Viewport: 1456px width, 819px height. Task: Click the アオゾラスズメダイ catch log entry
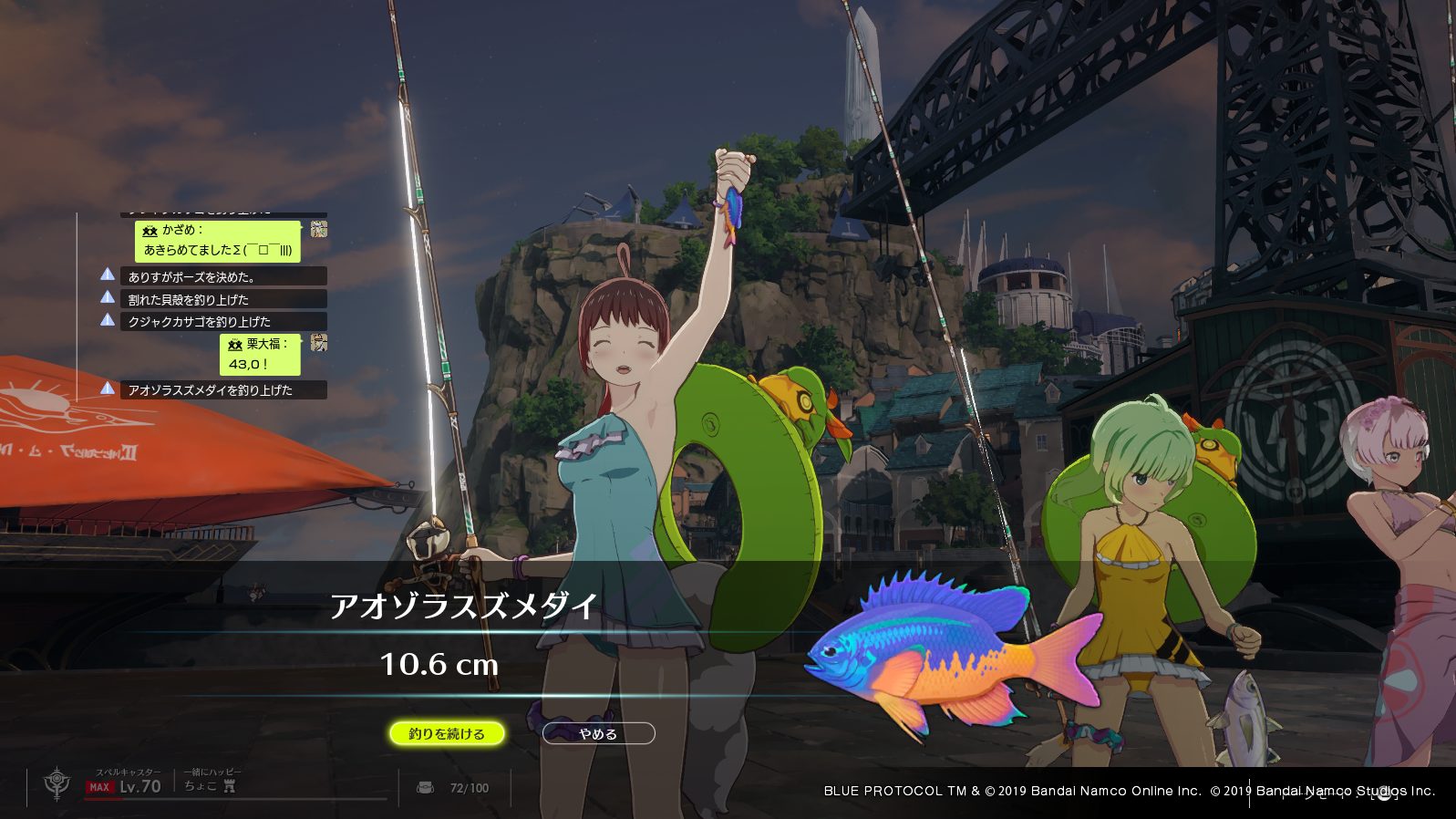coord(223,389)
